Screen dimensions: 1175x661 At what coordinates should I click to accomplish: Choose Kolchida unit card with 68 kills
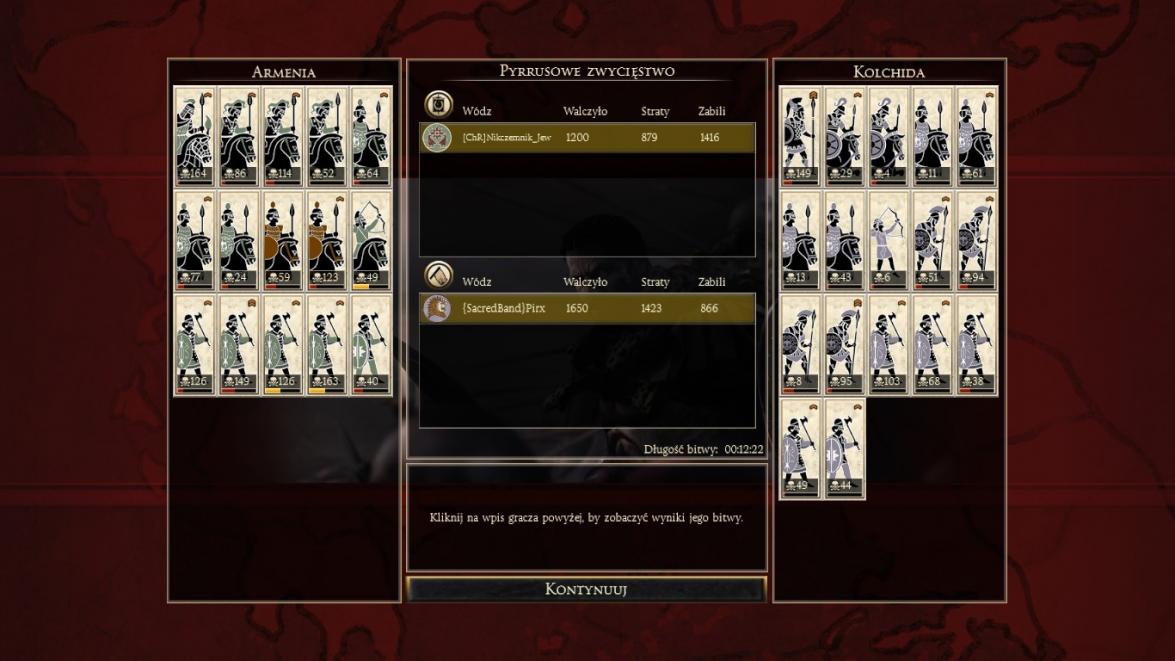tap(932, 344)
